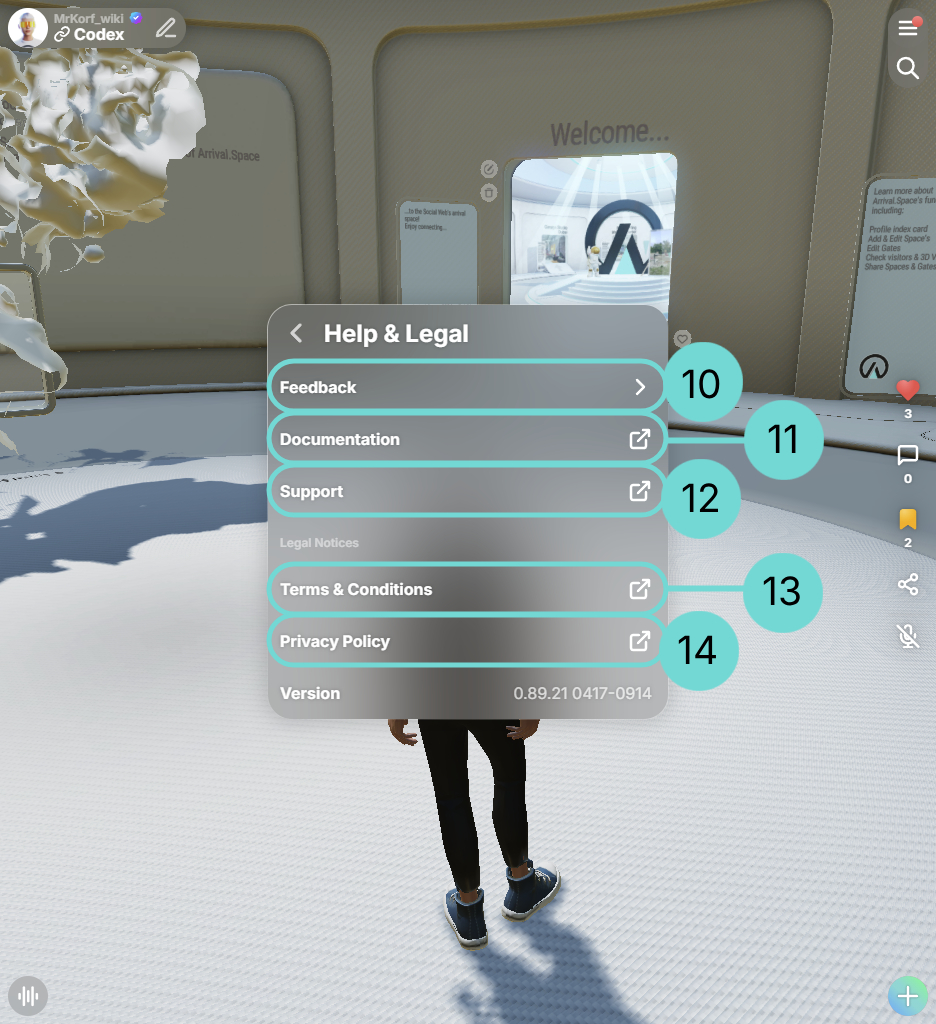
Task: Like the space with the heart icon
Action: pyautogui.click(x=908, y=390)
